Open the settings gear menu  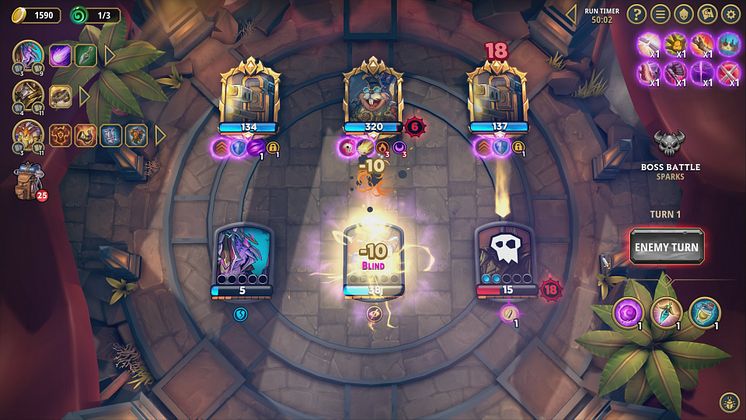[731, 14]
